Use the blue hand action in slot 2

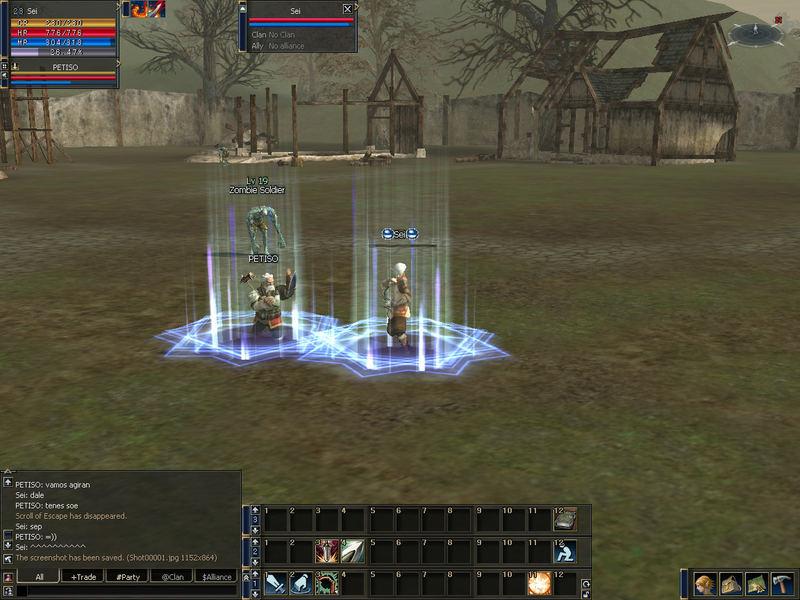point(301,583)
